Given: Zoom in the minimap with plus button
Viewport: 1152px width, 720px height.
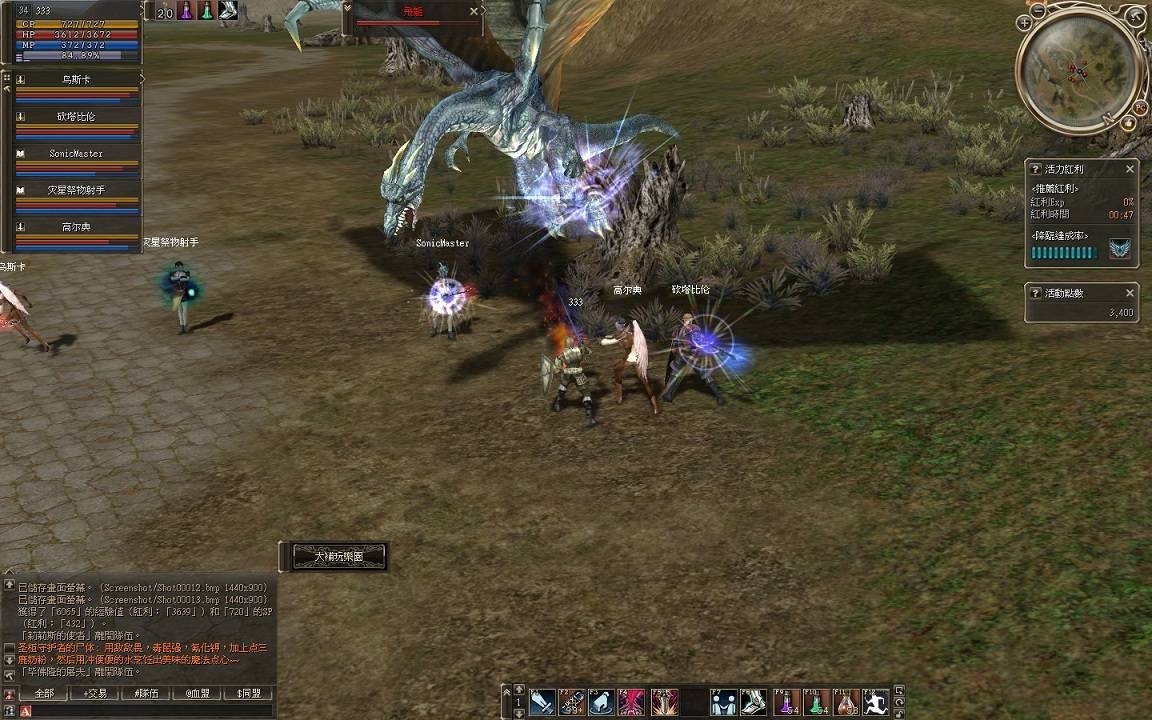Looking at the screenshot, I should click(1024, 22).
